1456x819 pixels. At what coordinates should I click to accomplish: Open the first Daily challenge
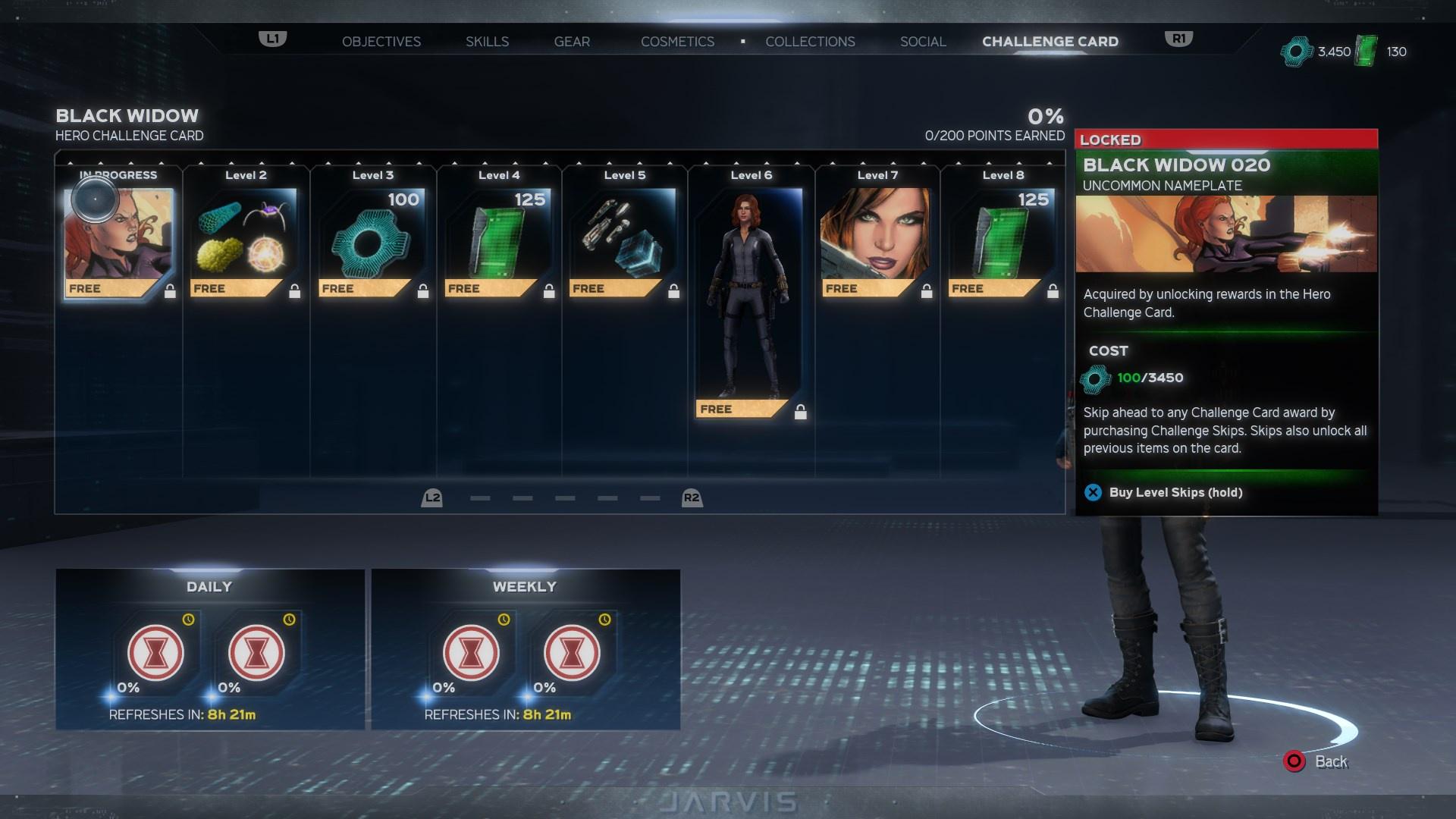click(155, 652)
